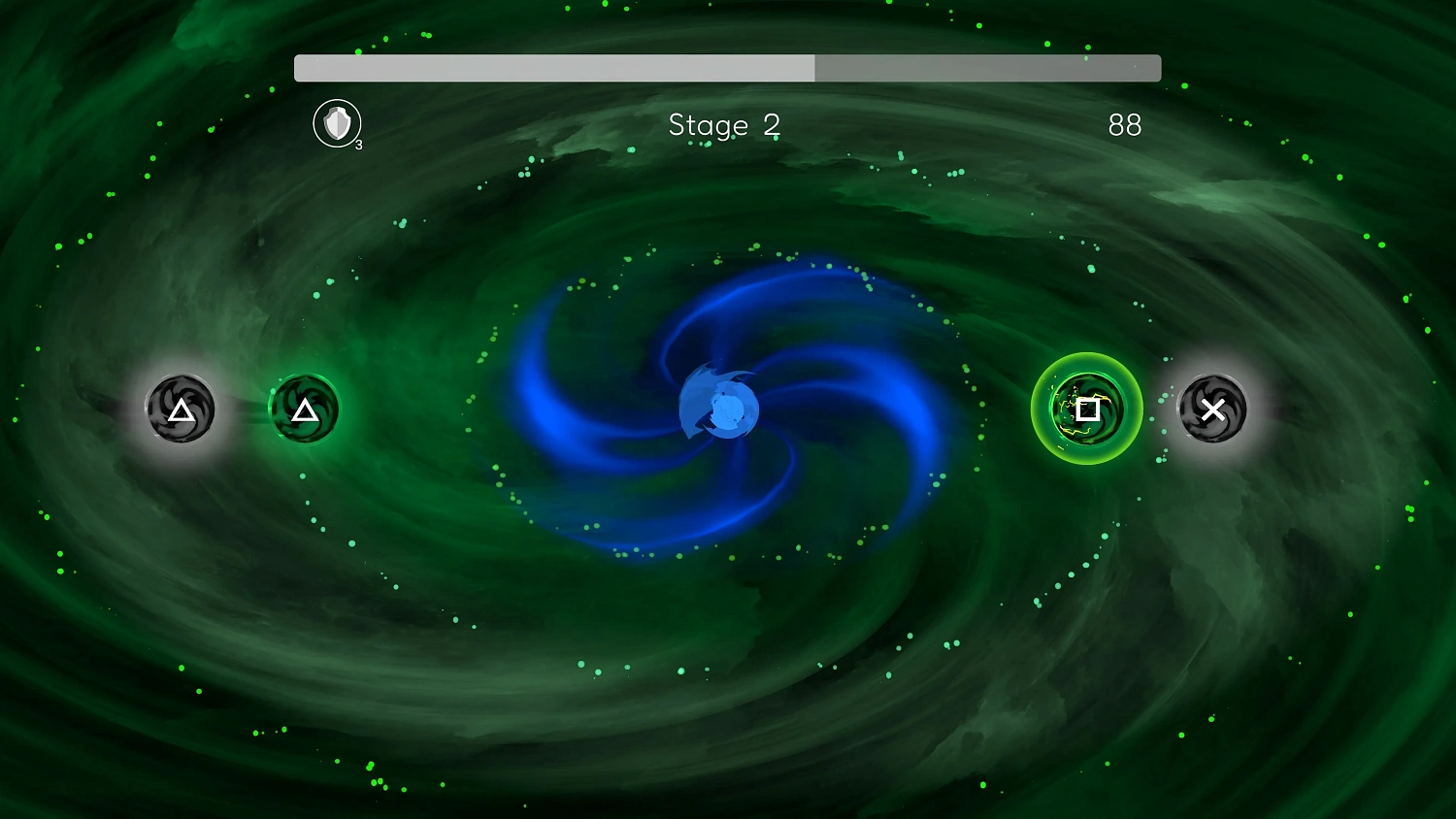Click the stage progress bar

tap(727, 68)
